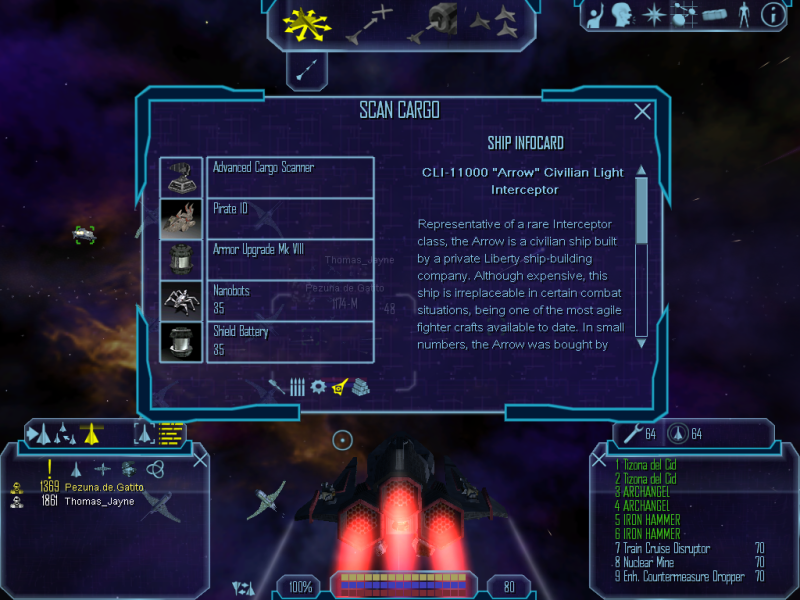This screenshot has width=800, height=600.
Task: Select the Train Cruise Disruptor weapon
Action: [668, 548]
